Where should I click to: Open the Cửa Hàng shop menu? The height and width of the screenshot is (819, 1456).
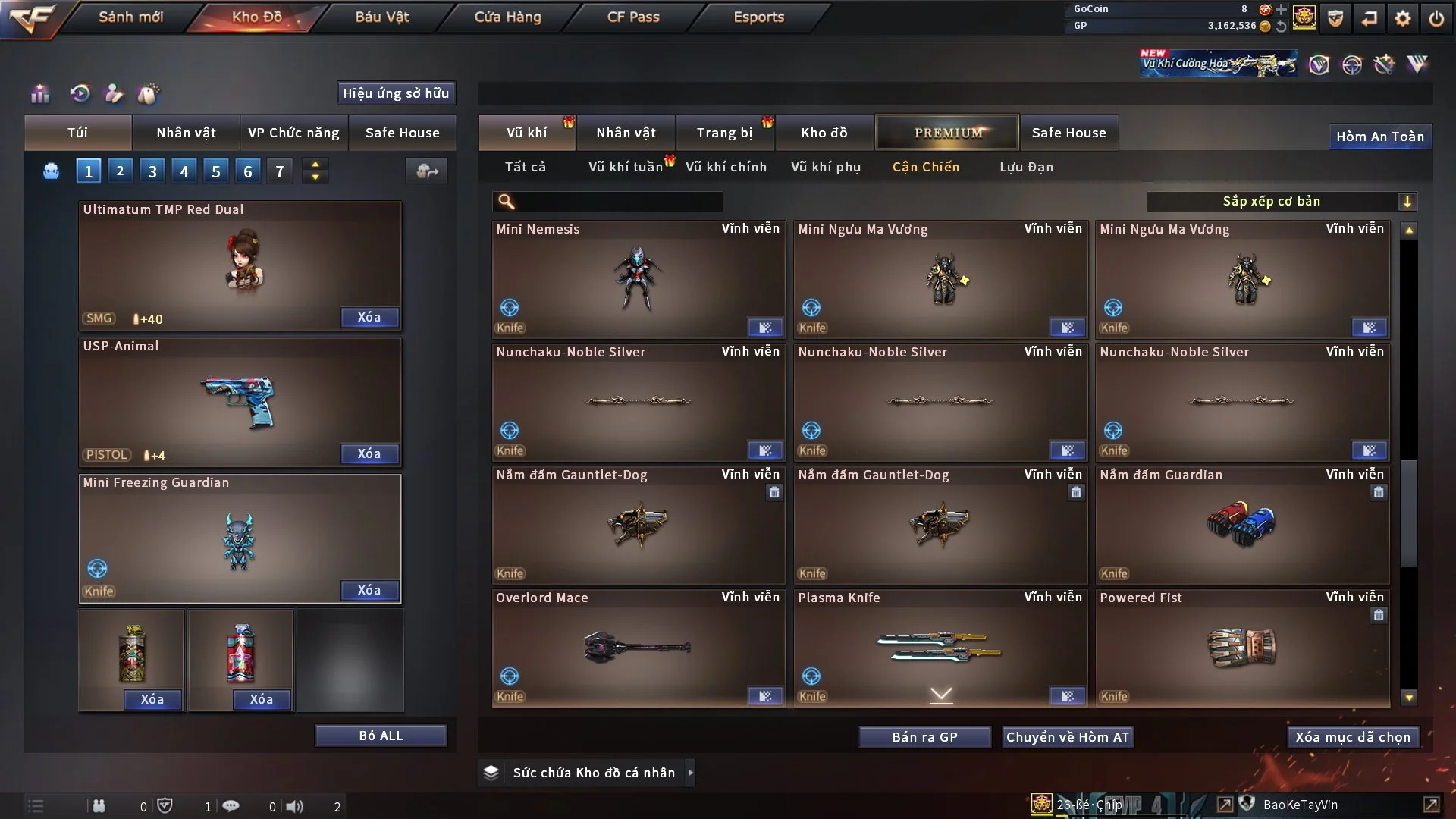point(507,17)
